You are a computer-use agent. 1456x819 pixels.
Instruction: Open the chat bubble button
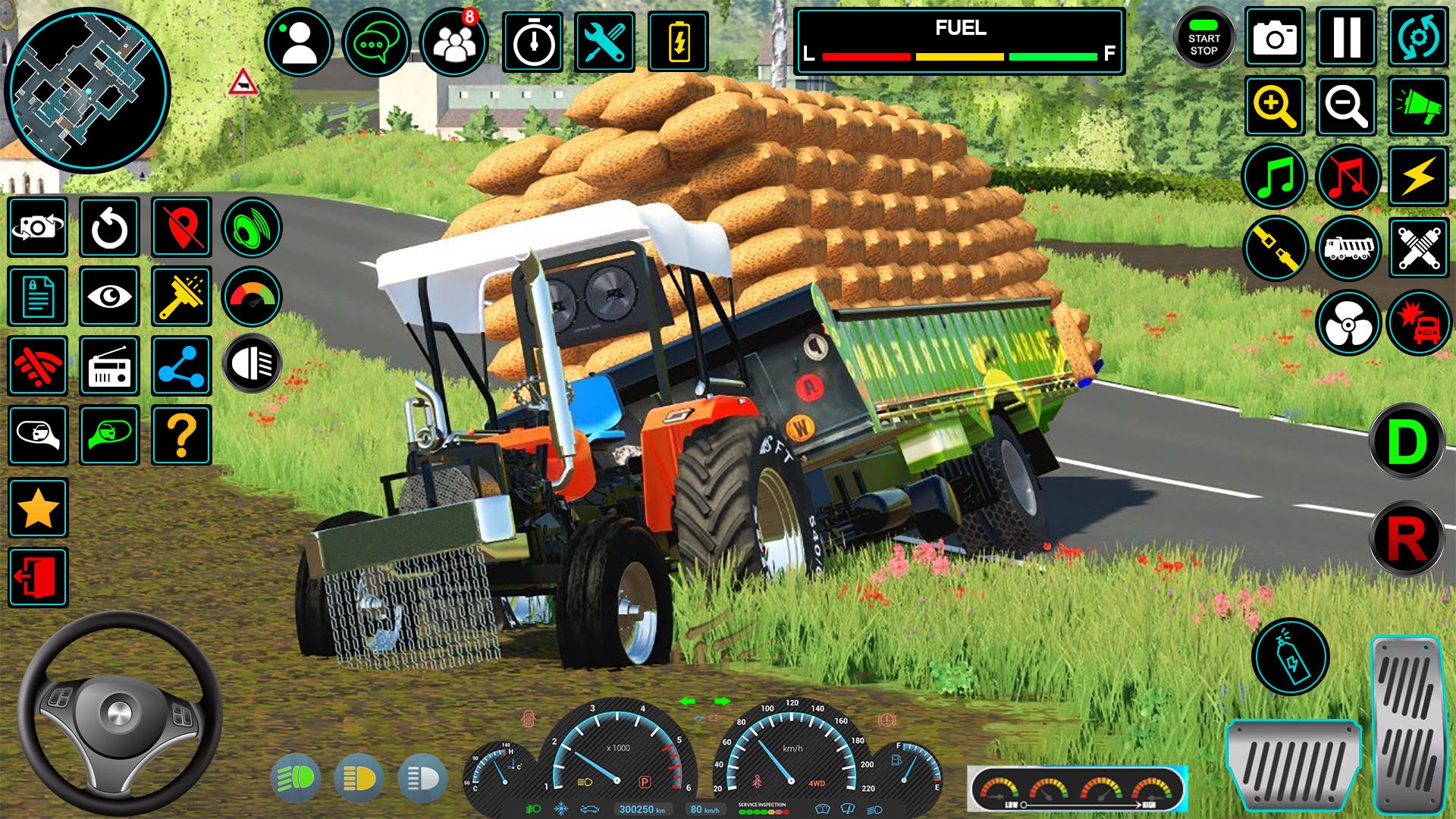coord(376,42)
